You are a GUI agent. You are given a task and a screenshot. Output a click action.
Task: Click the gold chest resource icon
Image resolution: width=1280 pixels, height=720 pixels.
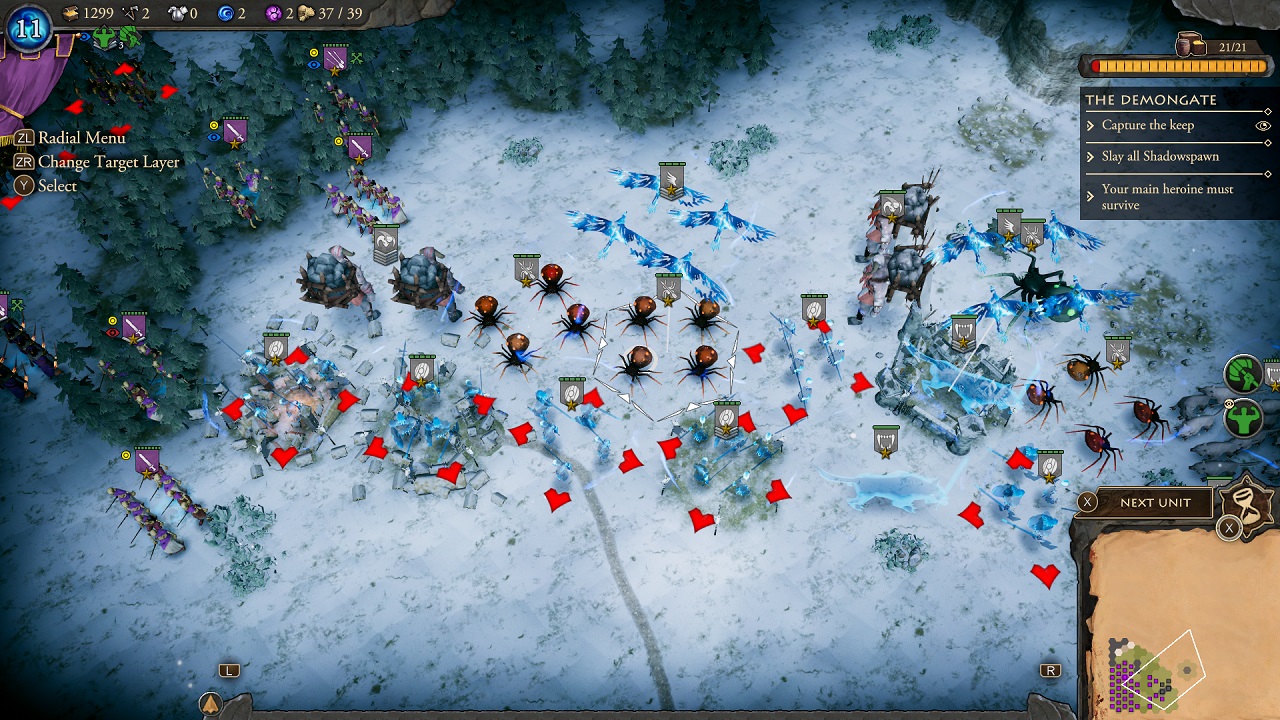coord(70,14)
